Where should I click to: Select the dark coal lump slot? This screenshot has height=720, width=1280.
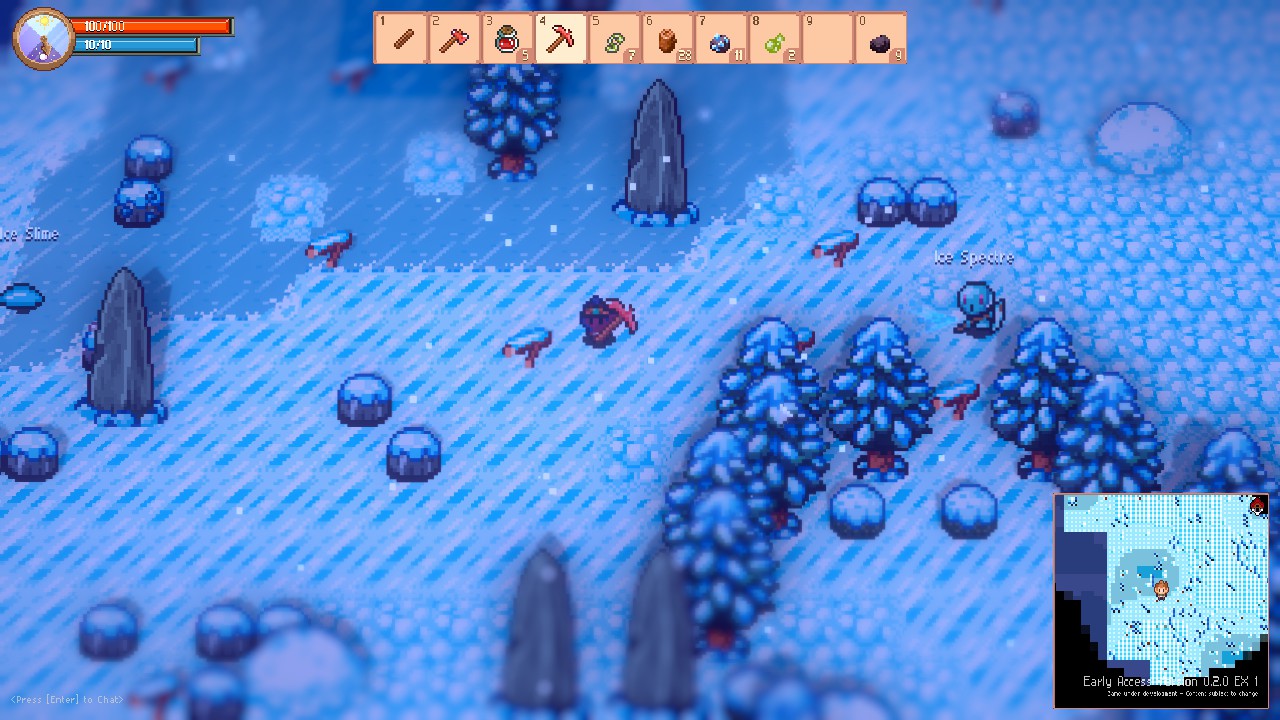(x=880, y=38)
